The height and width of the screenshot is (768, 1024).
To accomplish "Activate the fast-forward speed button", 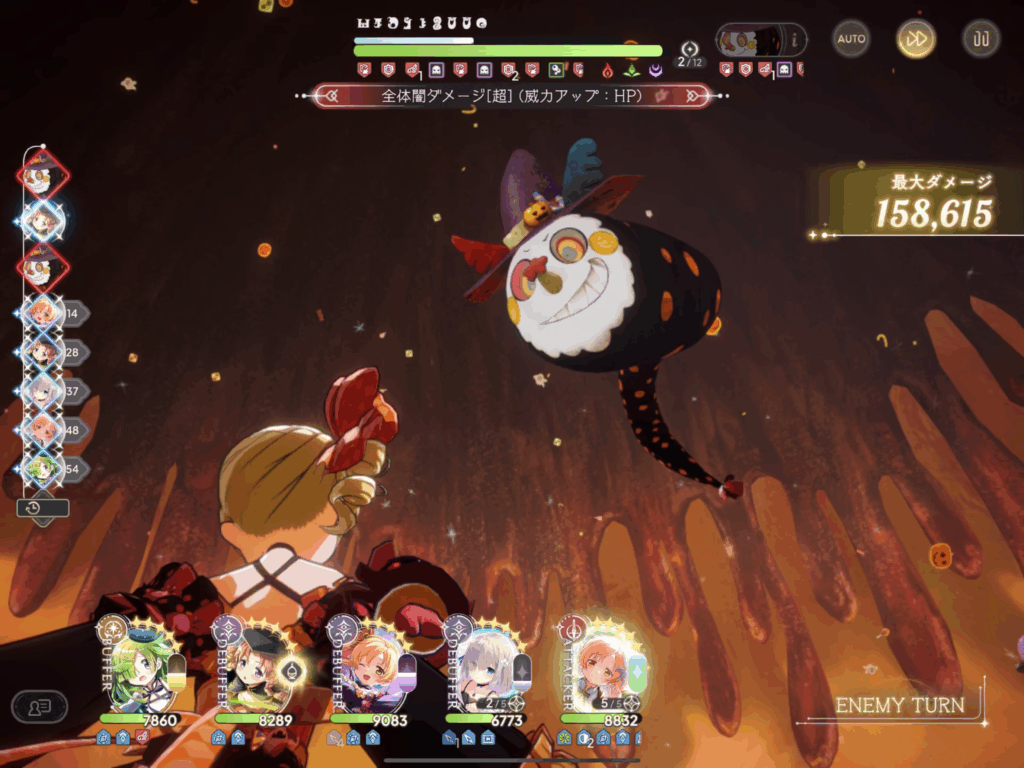I will (916, 39).
